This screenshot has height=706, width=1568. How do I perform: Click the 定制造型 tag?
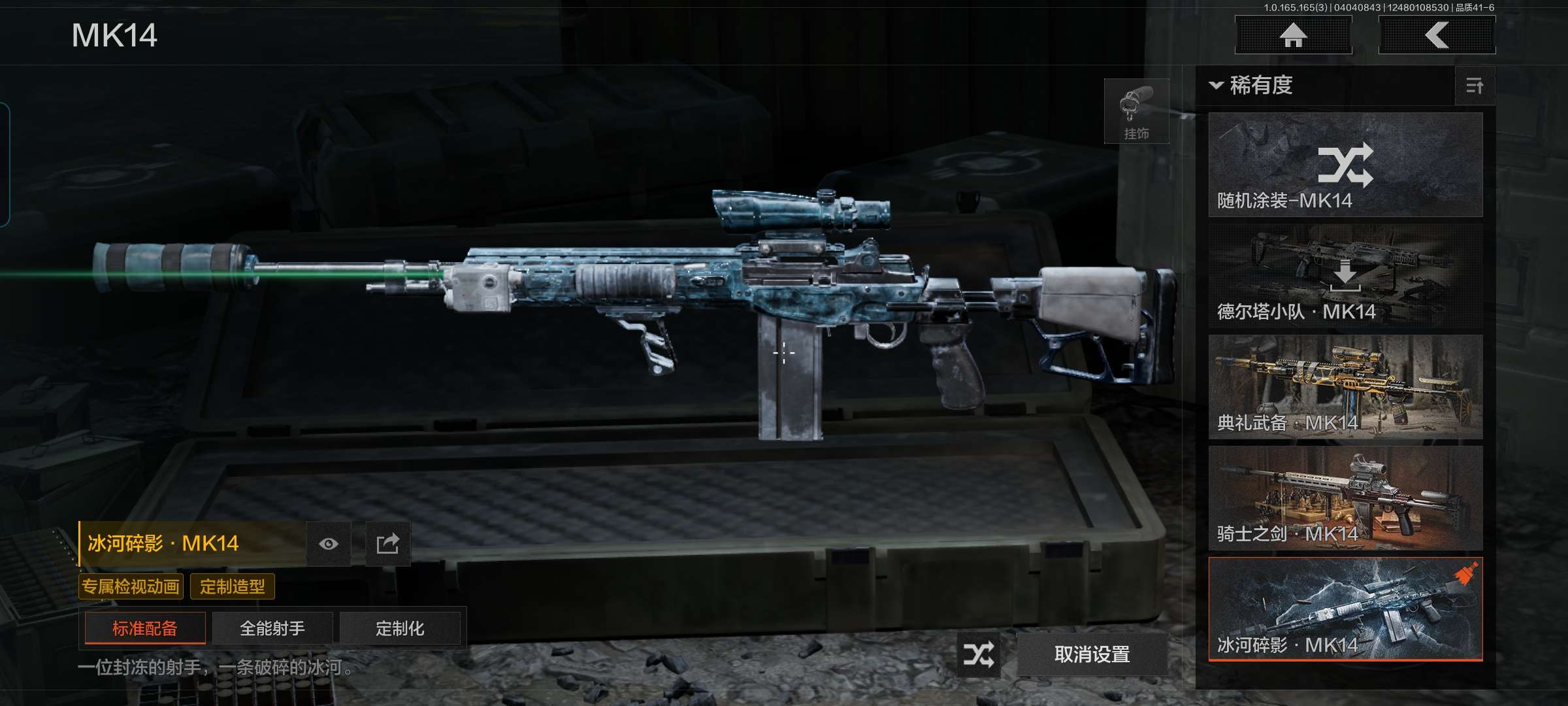[233, 586]
